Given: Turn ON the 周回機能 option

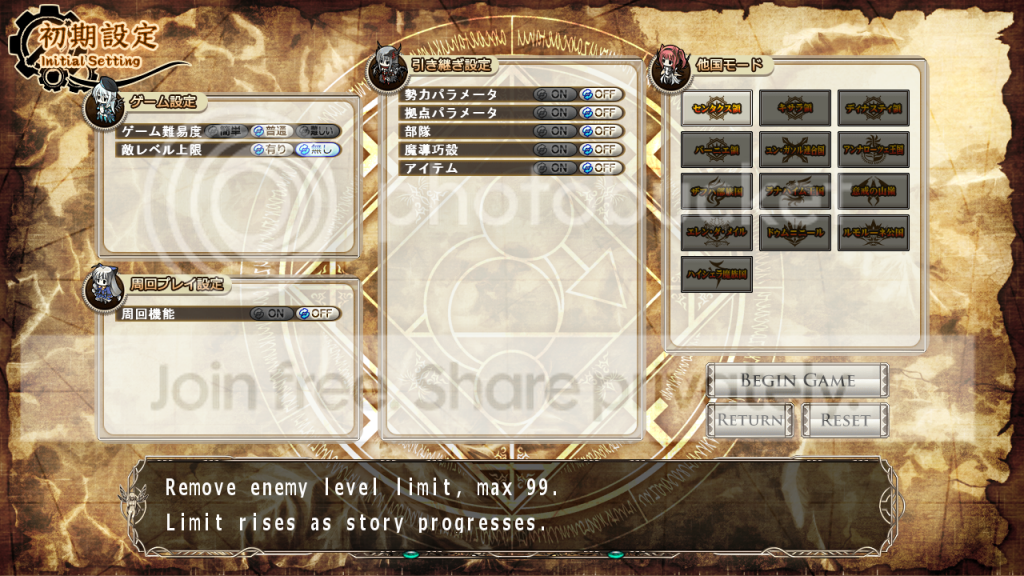Looking at the screenshot, I should (272, 313).
